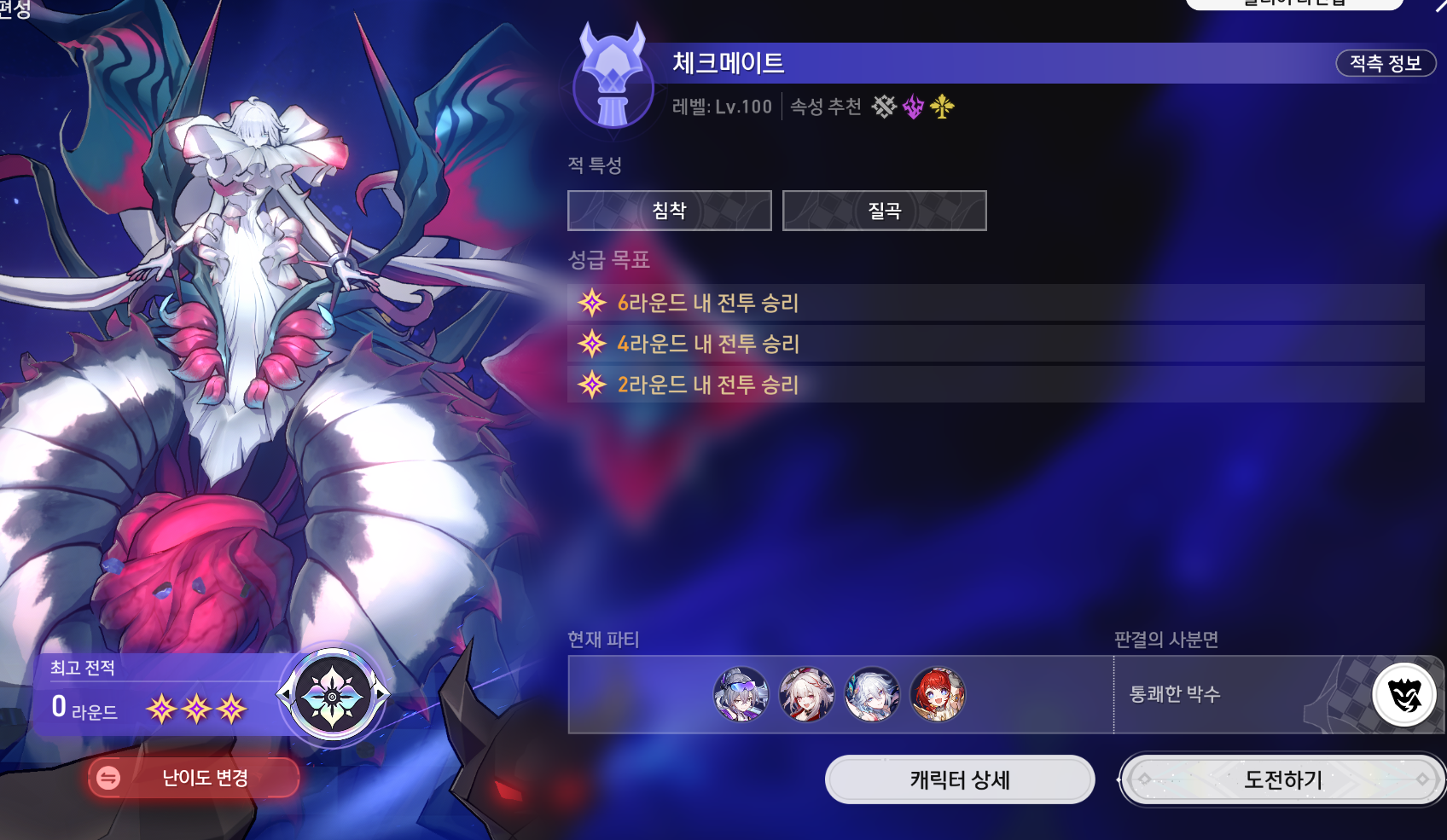Screen dimensions: 1447x840
Task: Click the crossed swords physical attribute icon
Action: tap(883, 107)
